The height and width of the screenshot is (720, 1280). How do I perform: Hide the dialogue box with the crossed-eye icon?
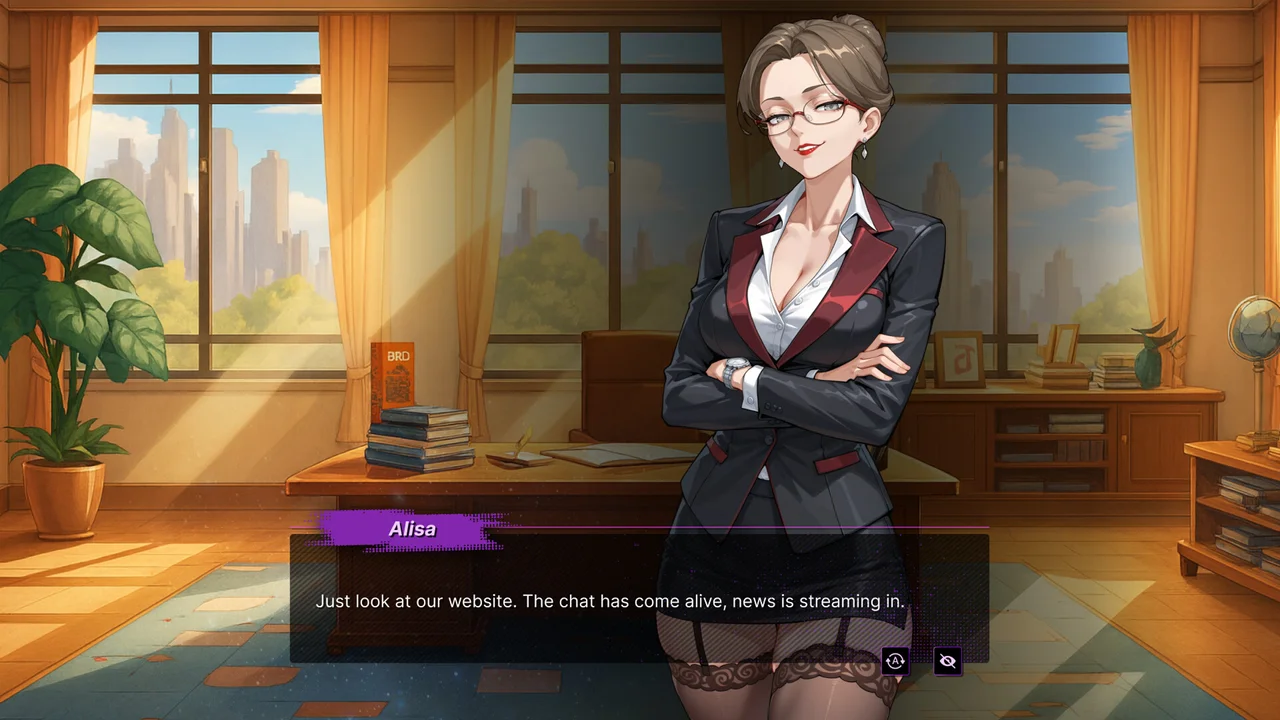point(947,661)
